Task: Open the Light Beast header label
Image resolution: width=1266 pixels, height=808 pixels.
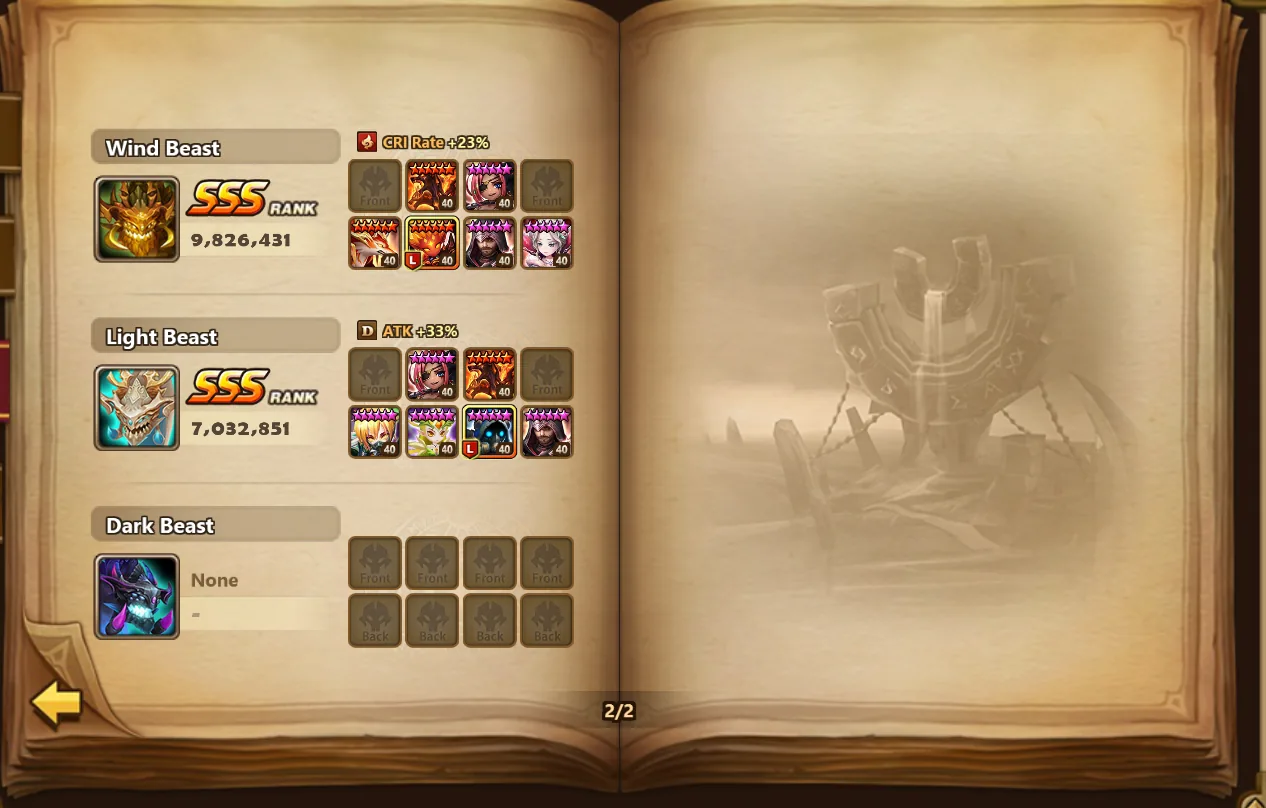Action: (x=215, y=337)
